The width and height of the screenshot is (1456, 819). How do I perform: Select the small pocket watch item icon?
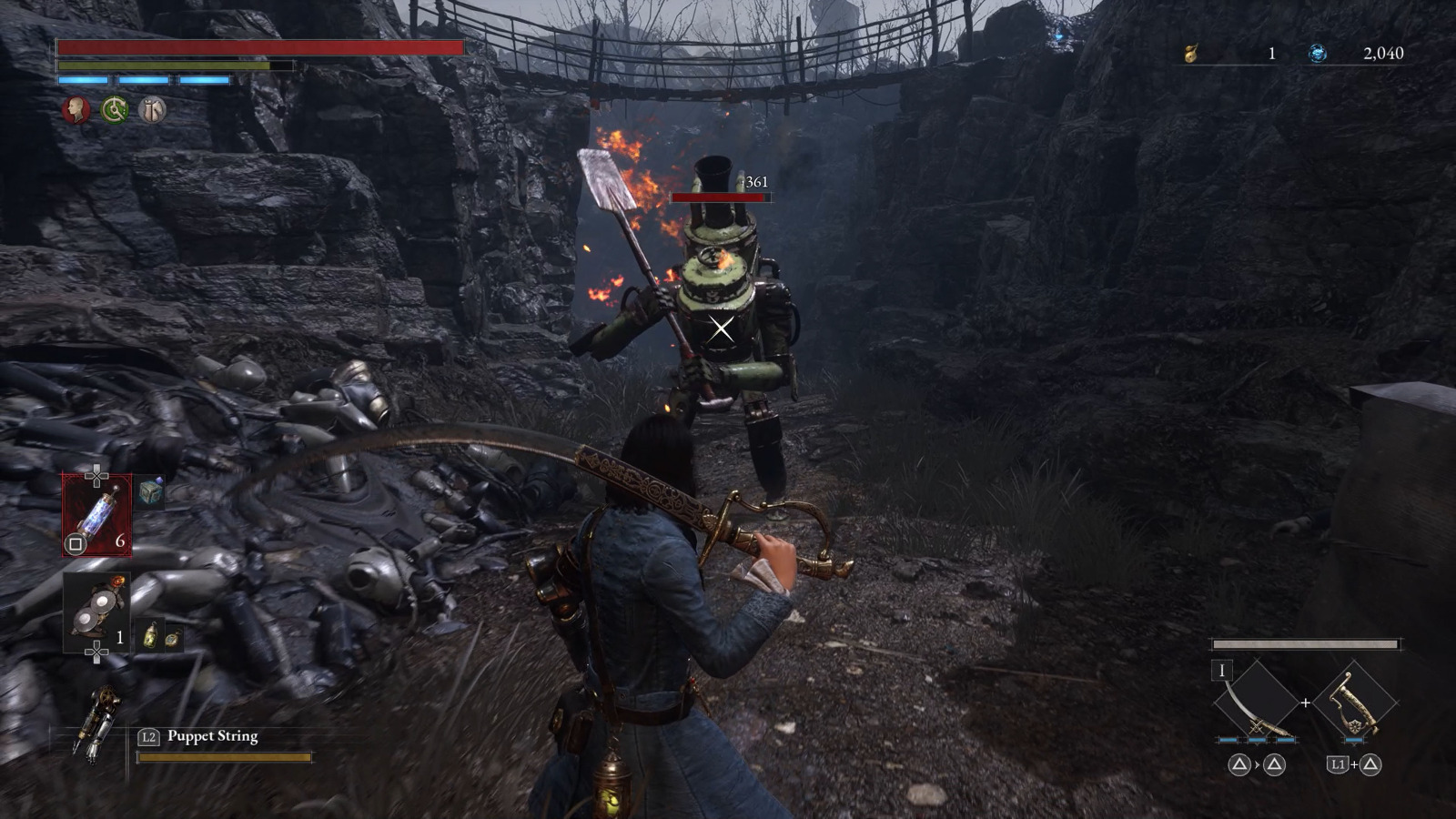(170, 638)
